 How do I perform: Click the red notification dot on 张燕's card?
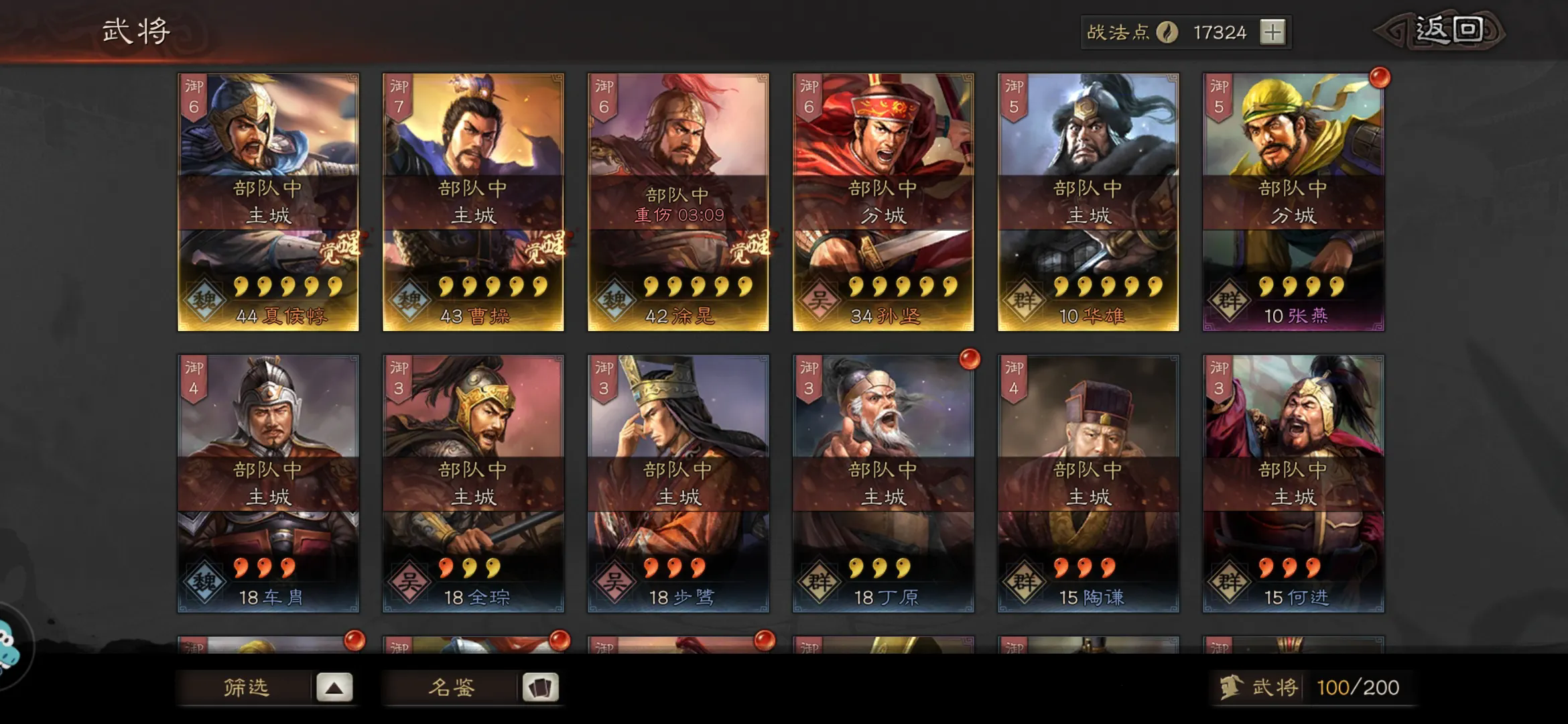(1380, 78)
